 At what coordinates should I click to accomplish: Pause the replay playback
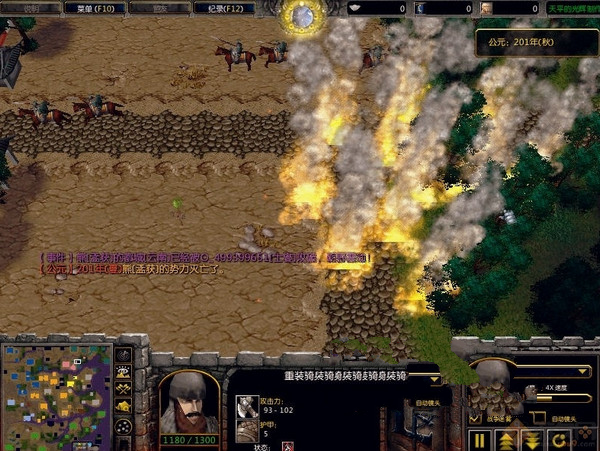(479, 439)
